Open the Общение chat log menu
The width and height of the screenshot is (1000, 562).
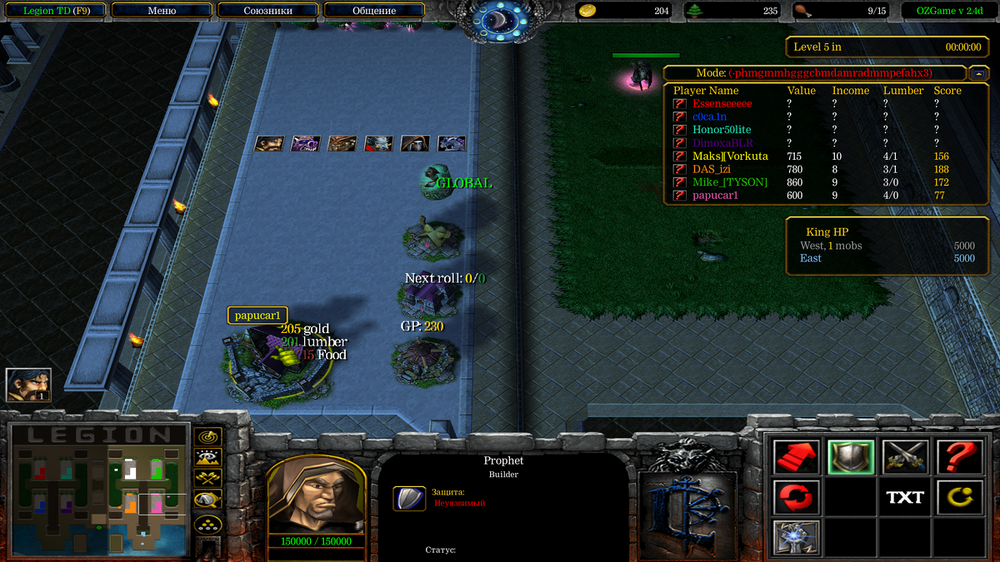373,11
